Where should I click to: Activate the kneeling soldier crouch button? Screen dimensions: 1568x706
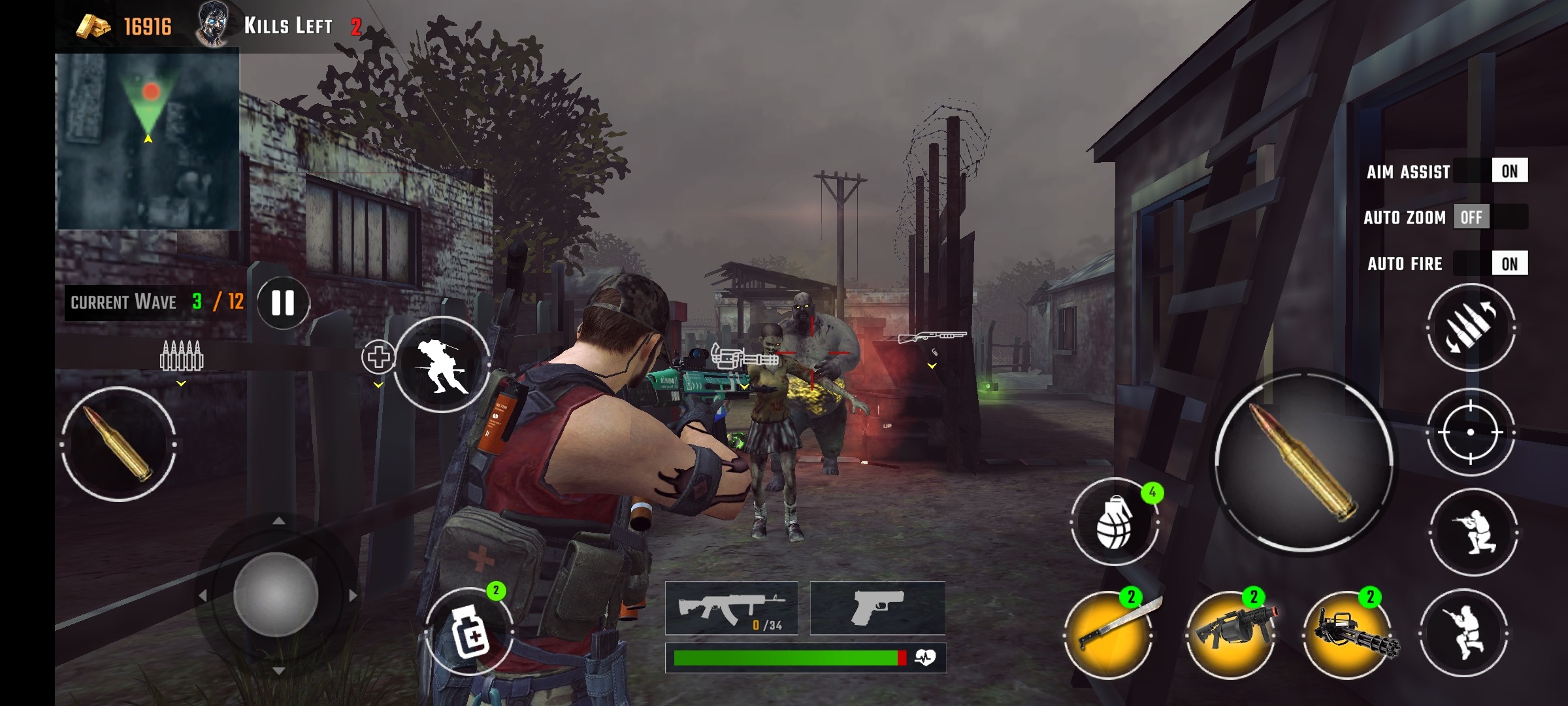[1473, 531]
